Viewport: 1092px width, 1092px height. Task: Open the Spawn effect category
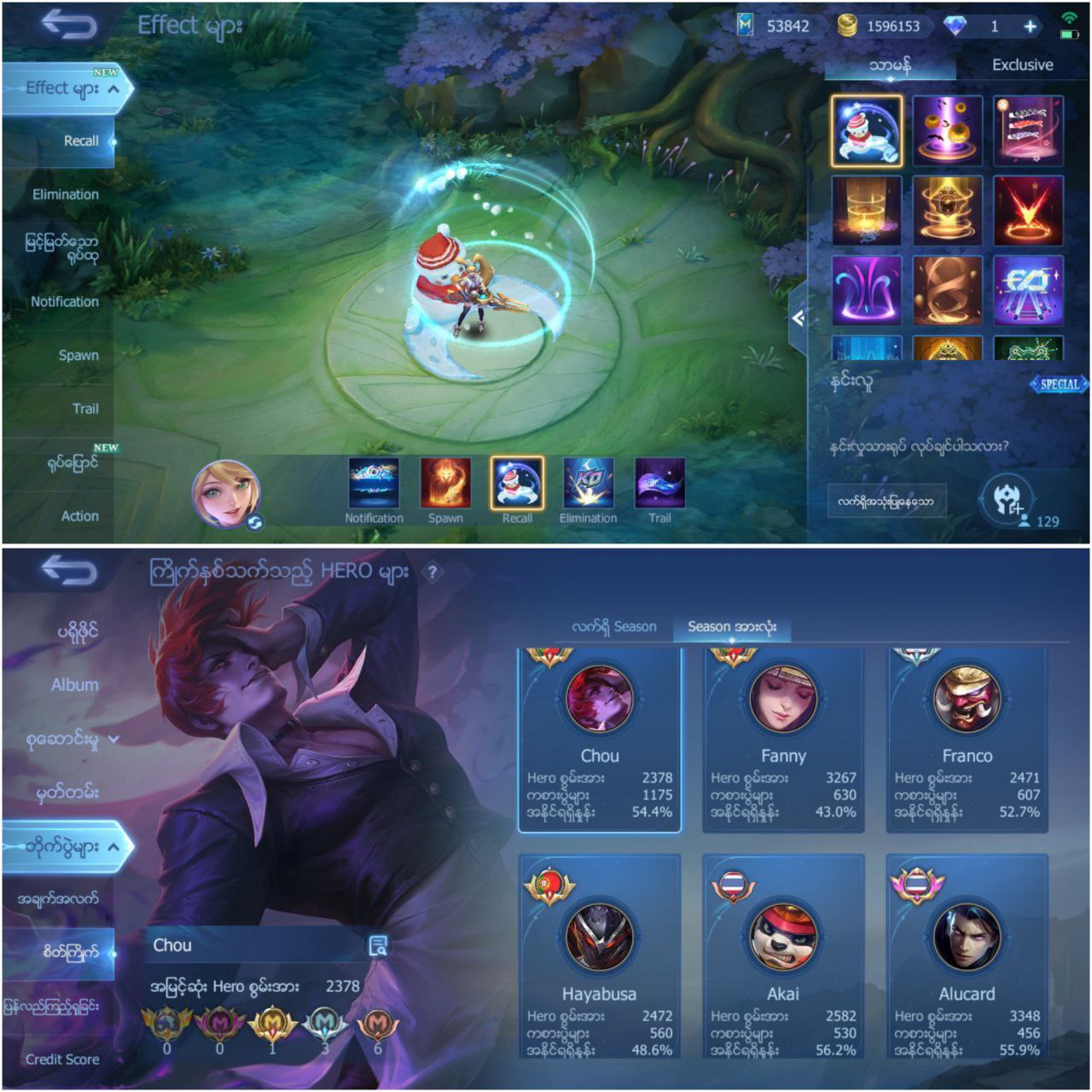point(78,355)
